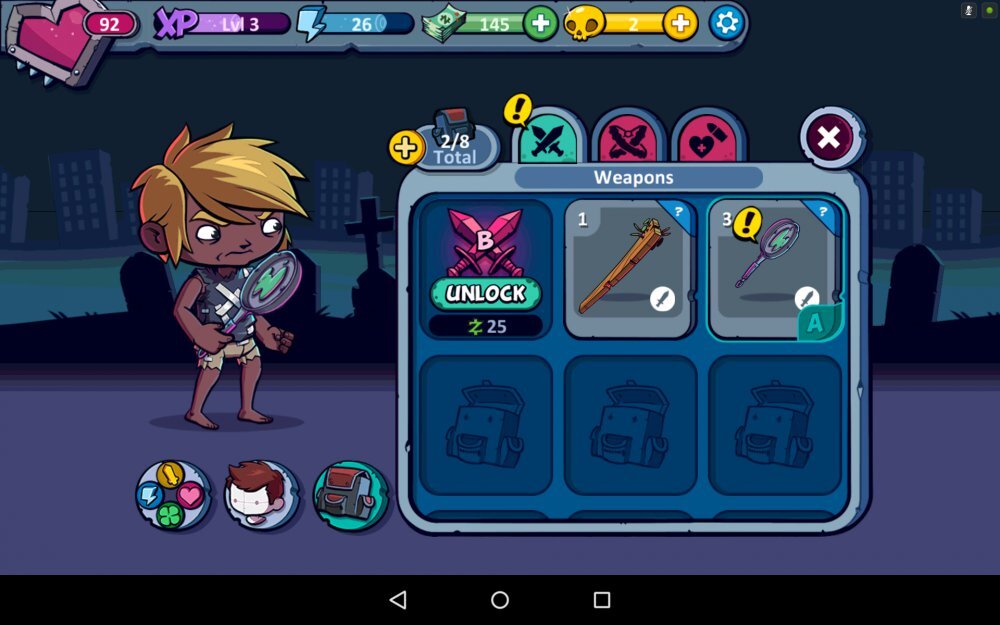
Task: Open the masked character portrait button
Action: coord(261,495)
